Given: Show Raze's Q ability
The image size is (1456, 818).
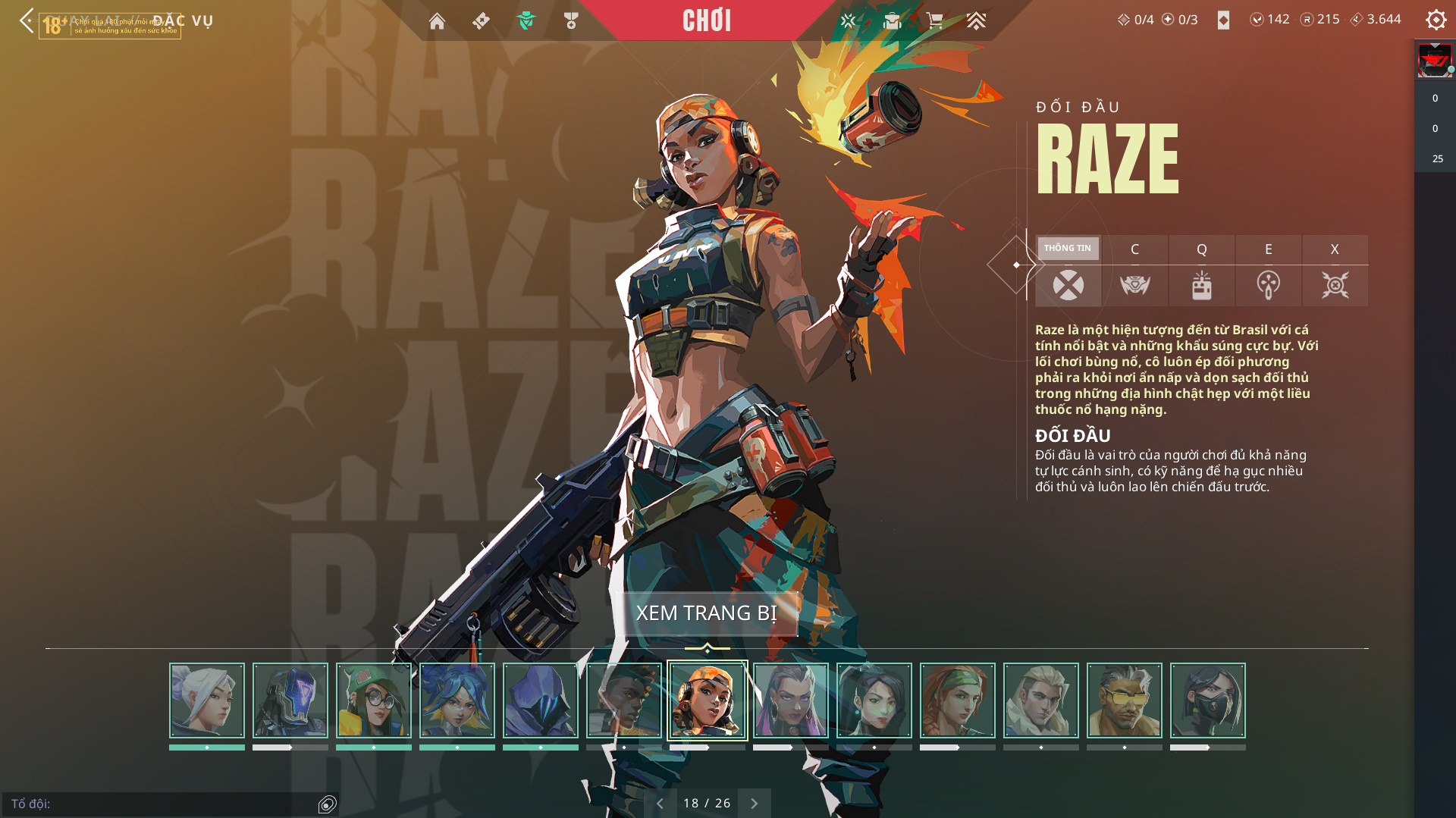Looking at the screenshot, I should click(x=1201, y=285).
